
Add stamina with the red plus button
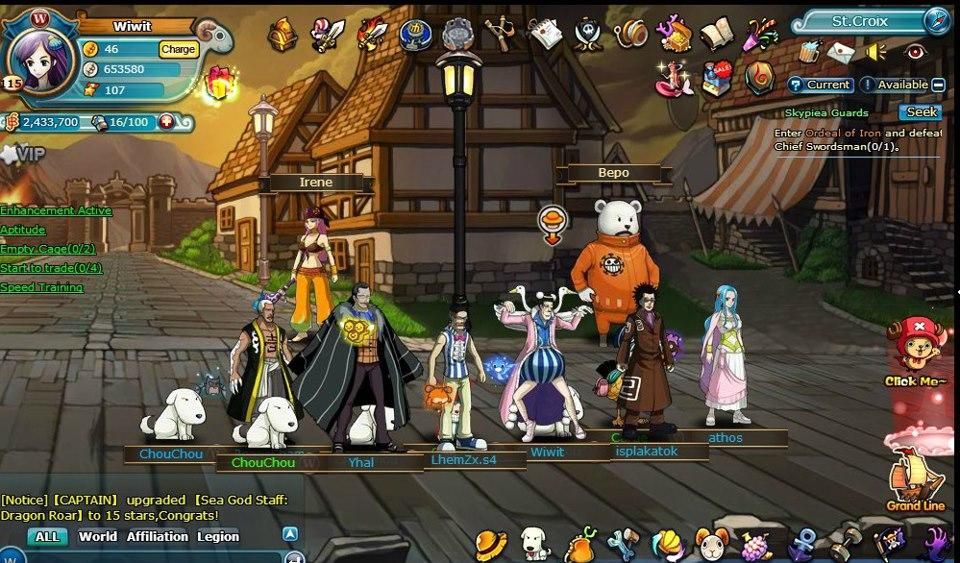166,122
